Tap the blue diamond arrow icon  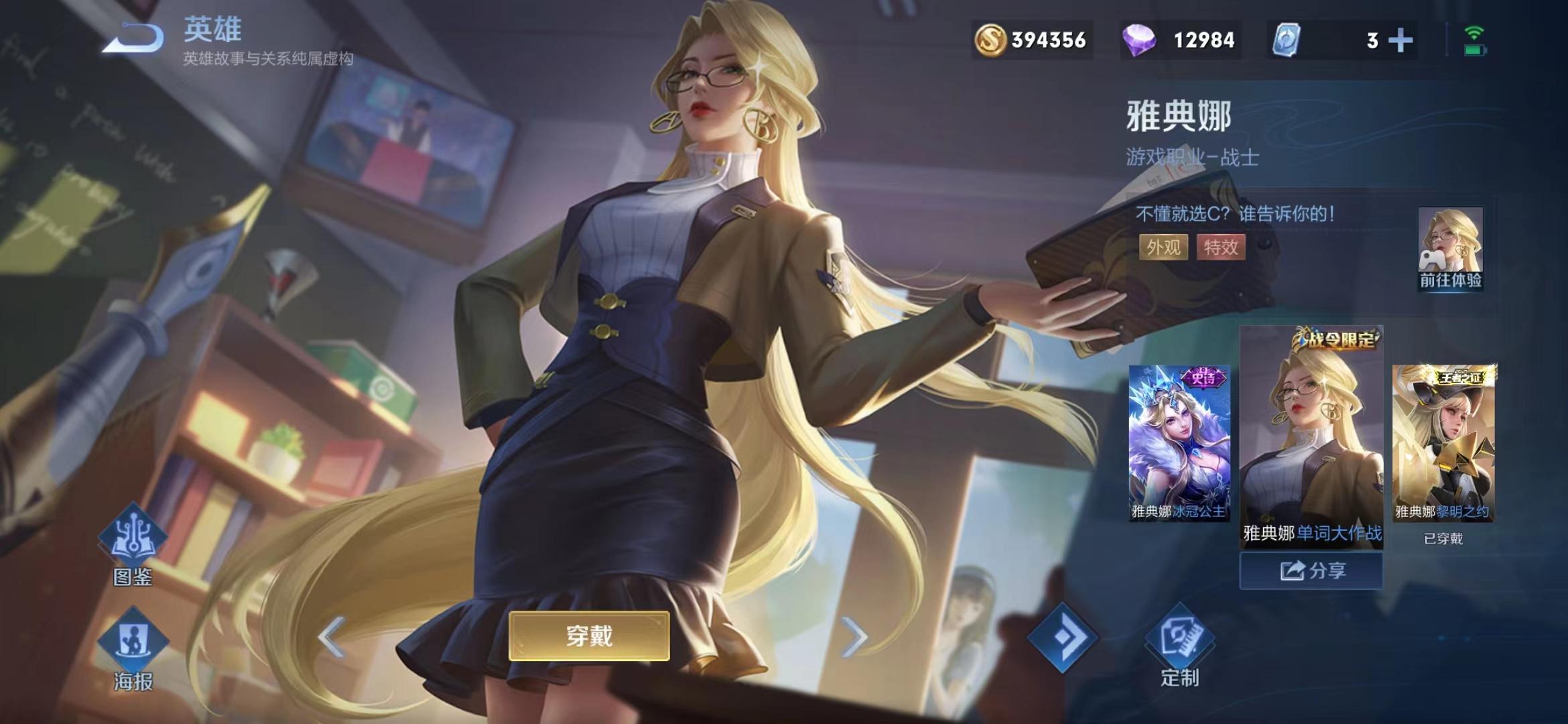1063,637
